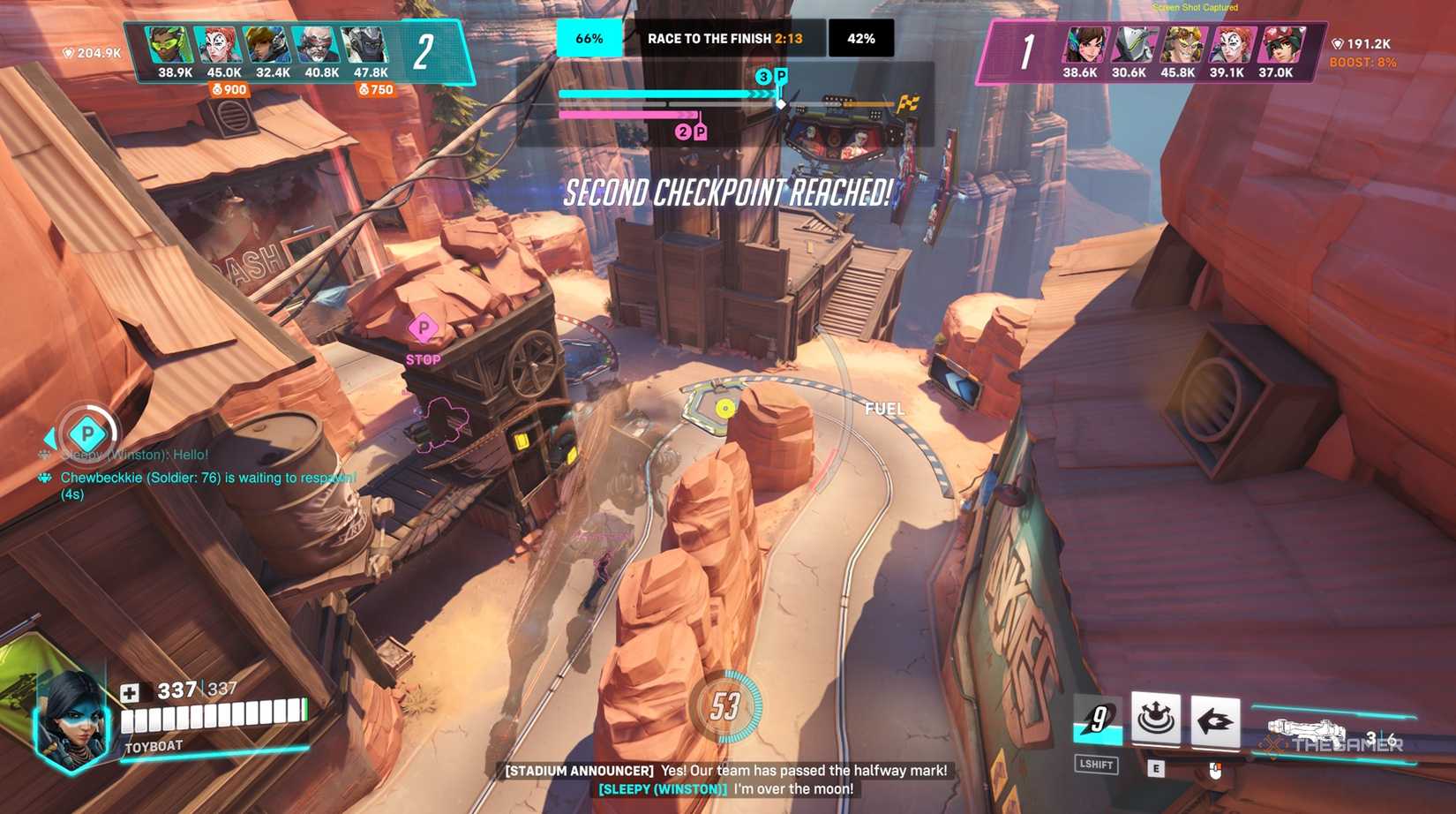Click the rewind arrow ability icon

(1216, 720)
